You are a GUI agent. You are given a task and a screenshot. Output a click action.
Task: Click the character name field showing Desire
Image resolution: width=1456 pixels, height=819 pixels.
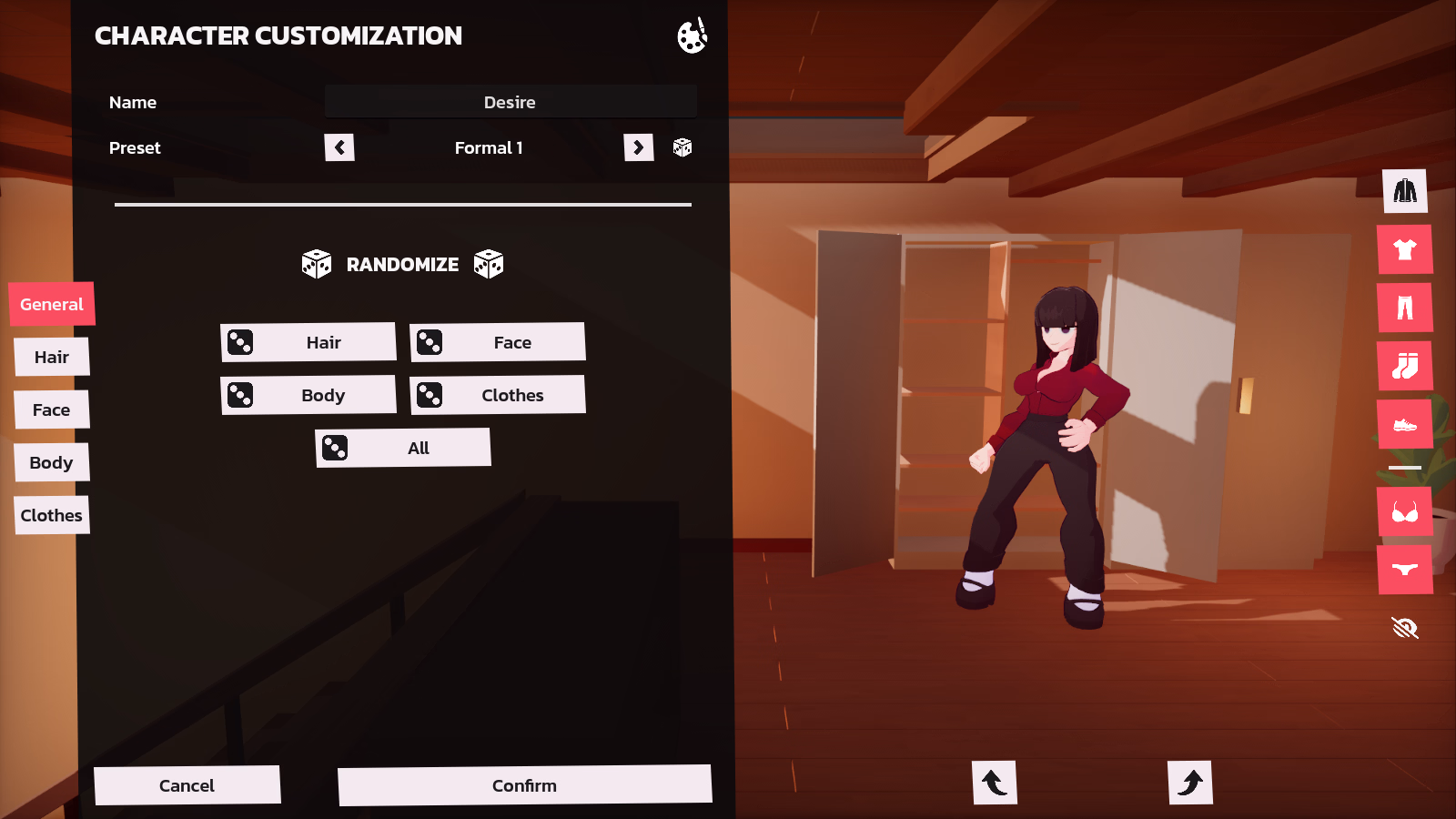point(510,102)
